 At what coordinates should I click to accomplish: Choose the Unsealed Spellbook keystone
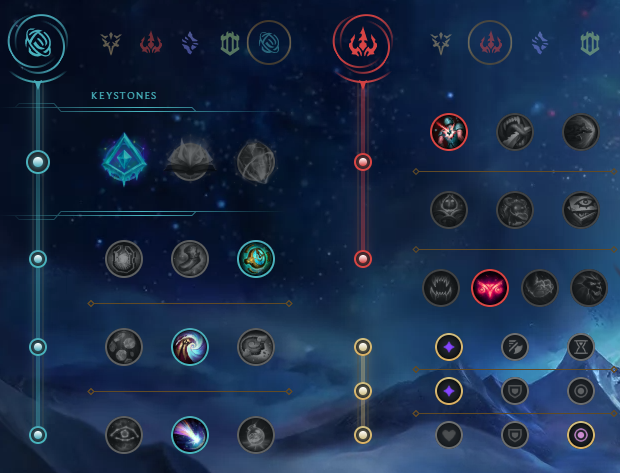[x=190, y=159]
